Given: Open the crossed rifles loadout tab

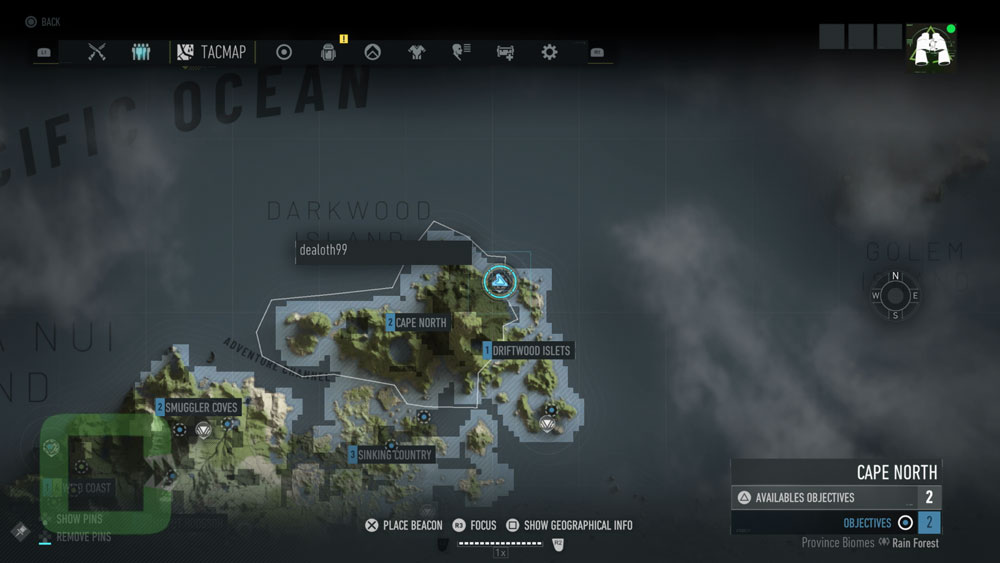Looking at the screenshot, I should click(x=97, y=52).
